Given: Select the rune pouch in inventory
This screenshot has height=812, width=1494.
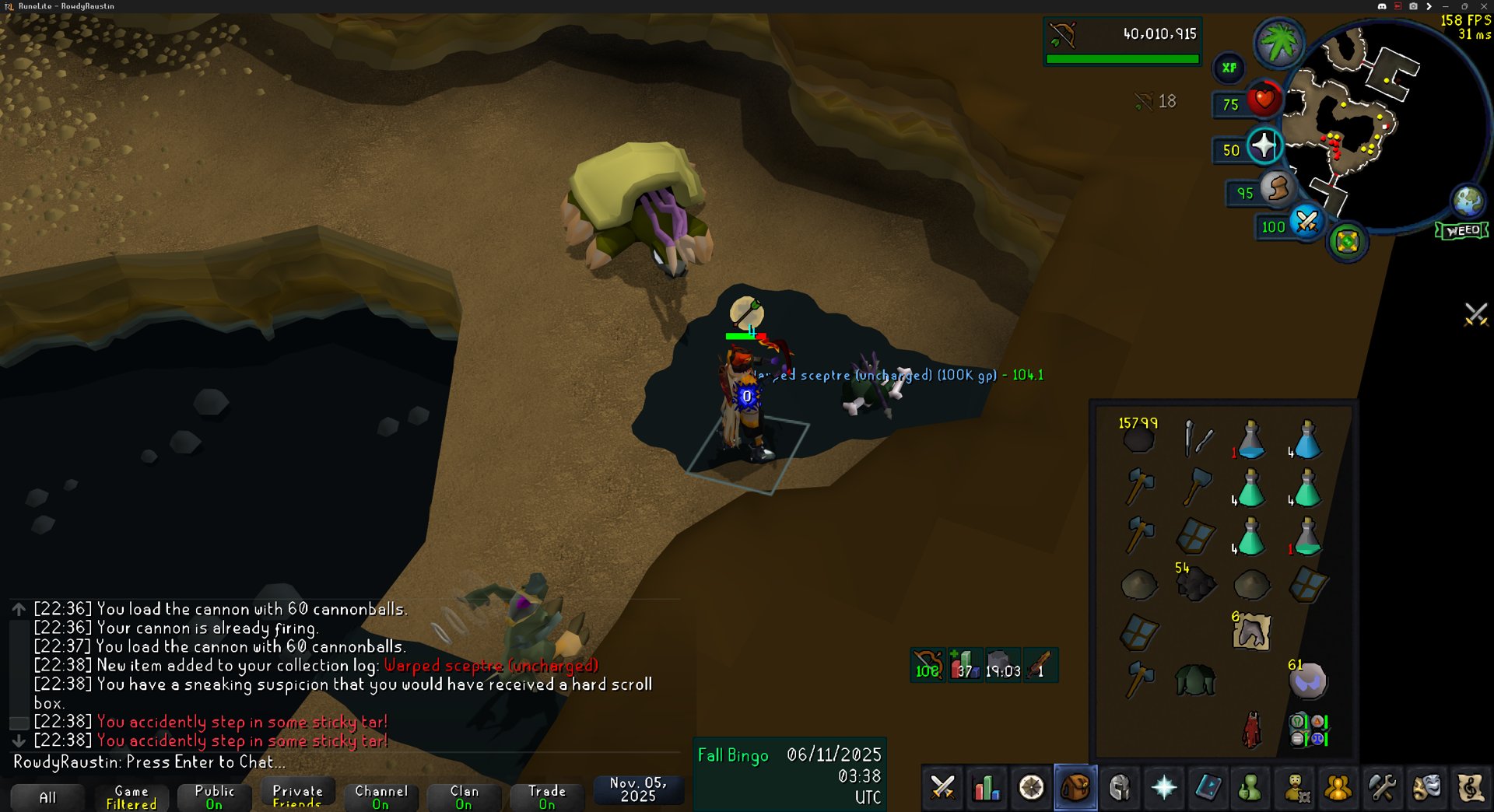Looking at the screenshot, I should tap(1308, 730).
